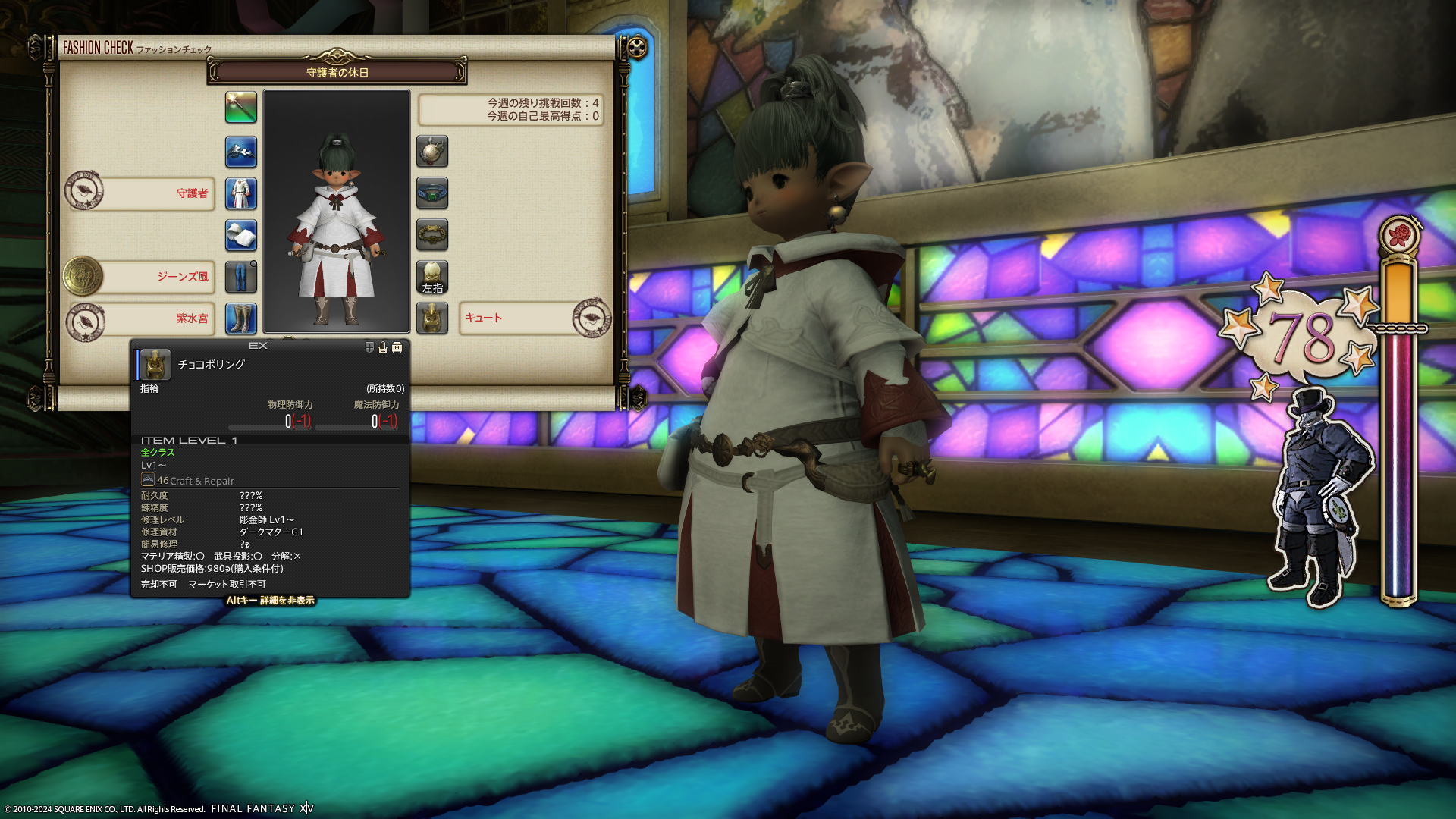Viewport: 1456px width, 819px height.
Task: Click the キュート theme hint label
Action: 516,318
